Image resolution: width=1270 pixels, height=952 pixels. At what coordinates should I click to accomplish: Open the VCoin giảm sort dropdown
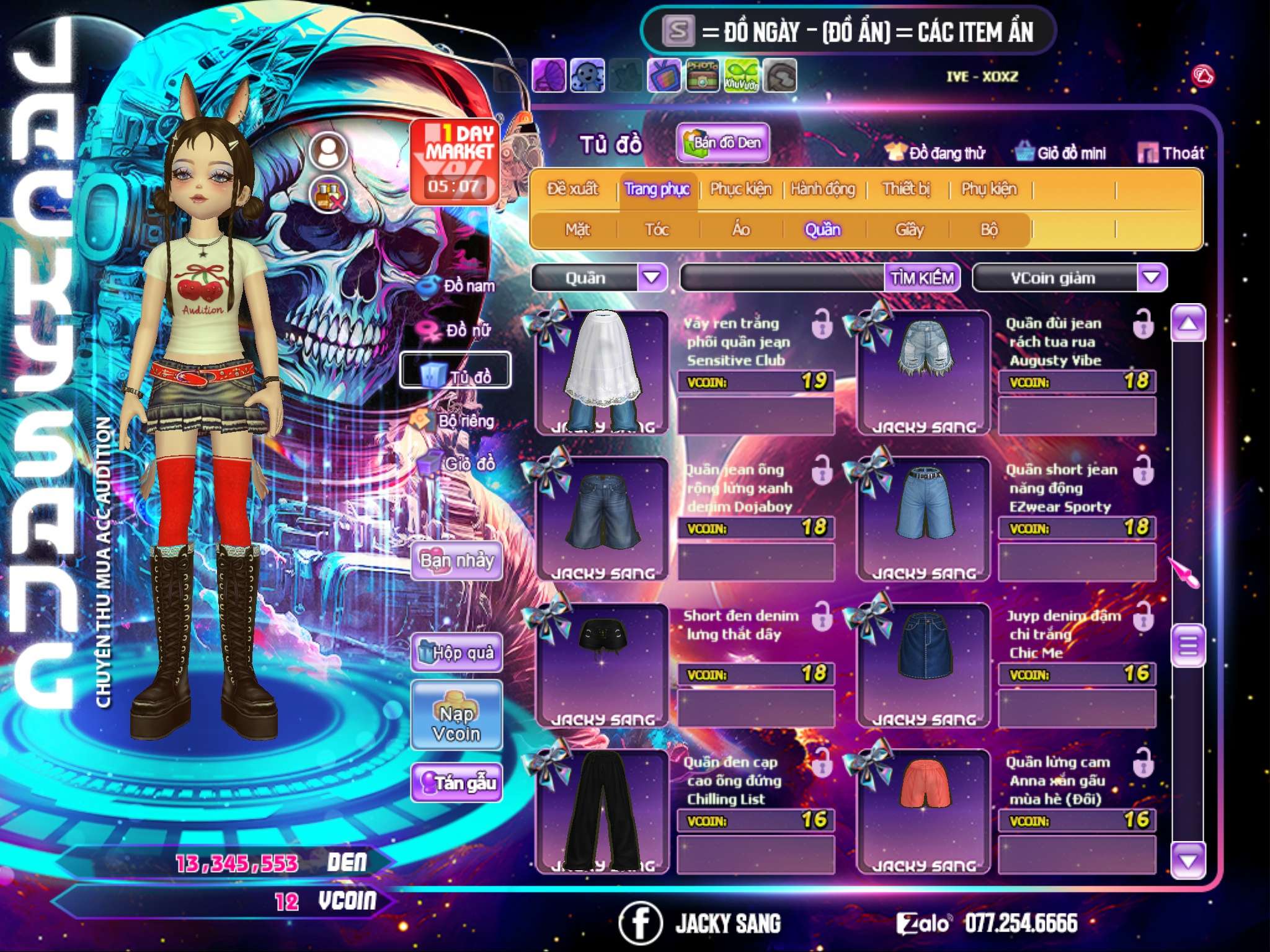coord(1152,277)
